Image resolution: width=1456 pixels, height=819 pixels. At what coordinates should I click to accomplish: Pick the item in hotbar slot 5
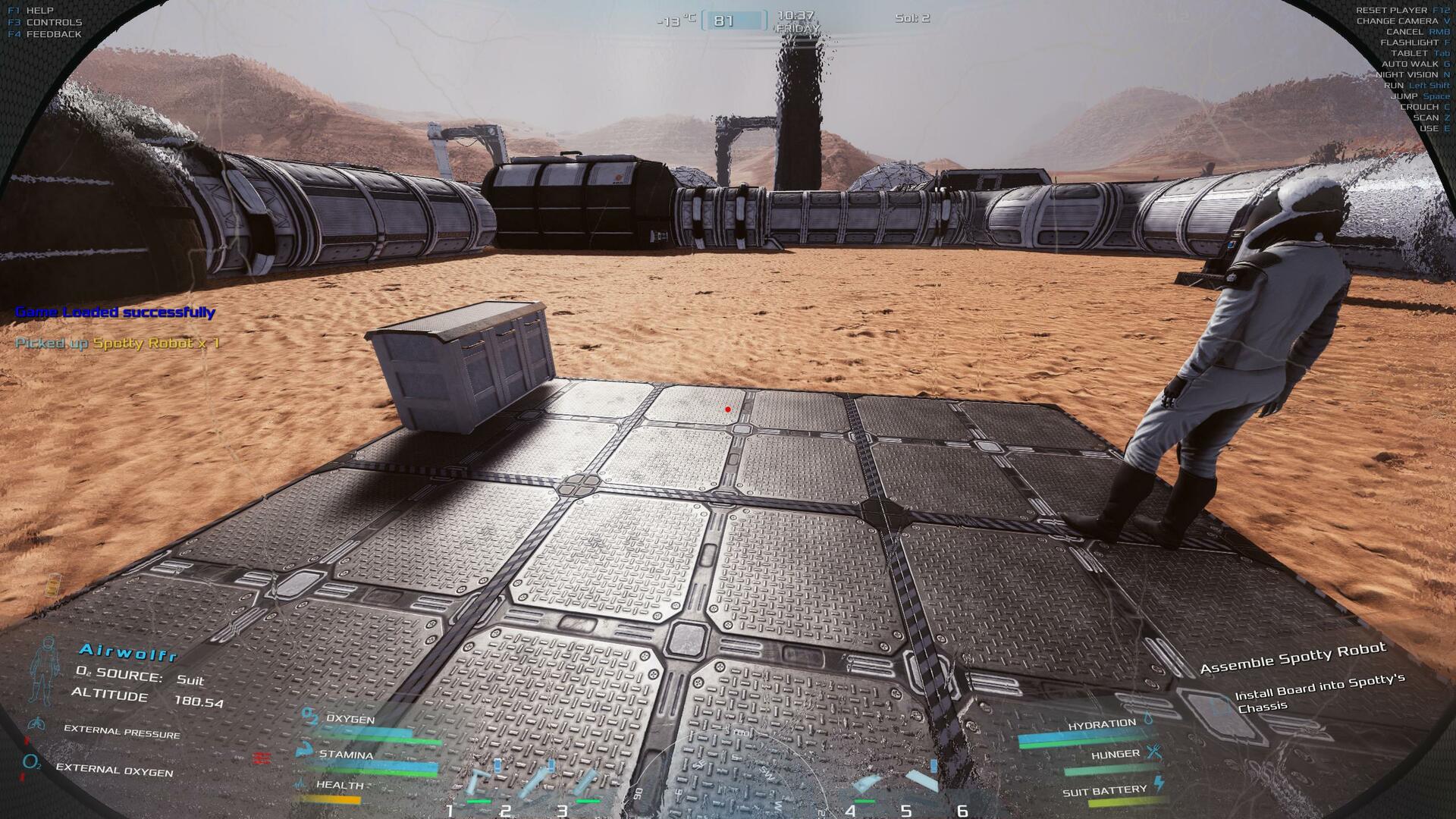[918, 780]
